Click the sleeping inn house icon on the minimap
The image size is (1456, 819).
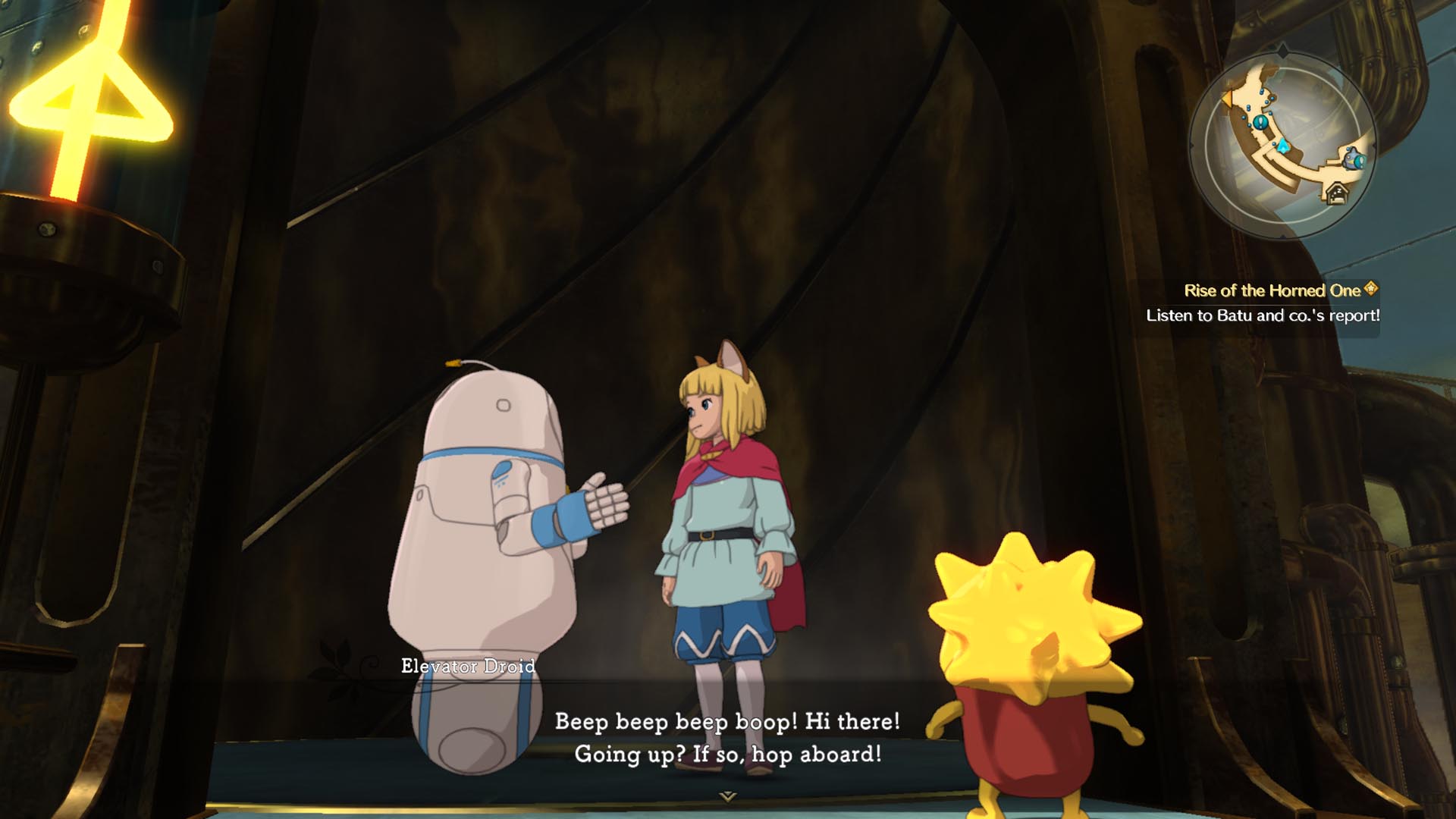tap(1338, 194)
